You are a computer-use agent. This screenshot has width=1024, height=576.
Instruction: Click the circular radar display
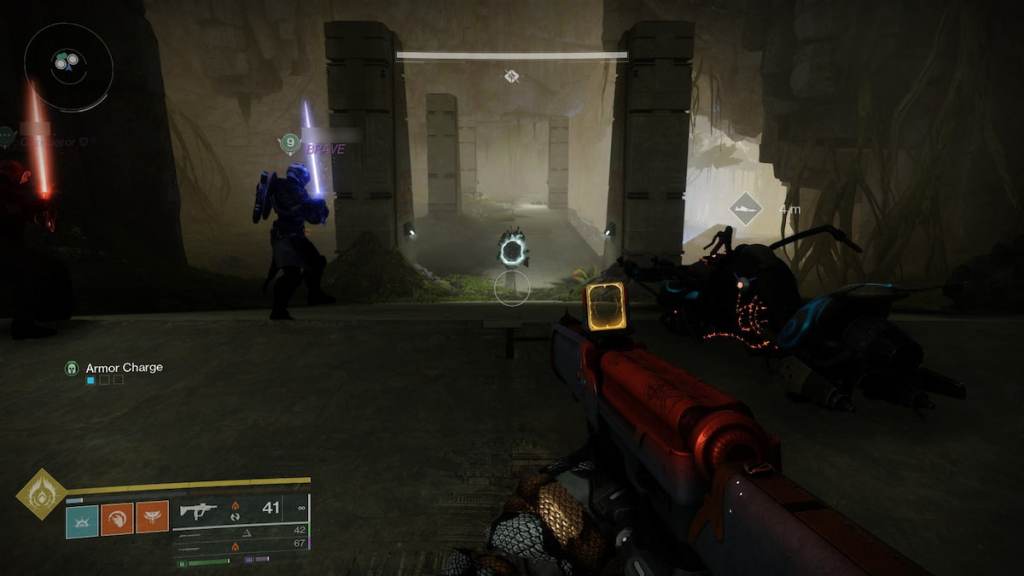[68, 66]
